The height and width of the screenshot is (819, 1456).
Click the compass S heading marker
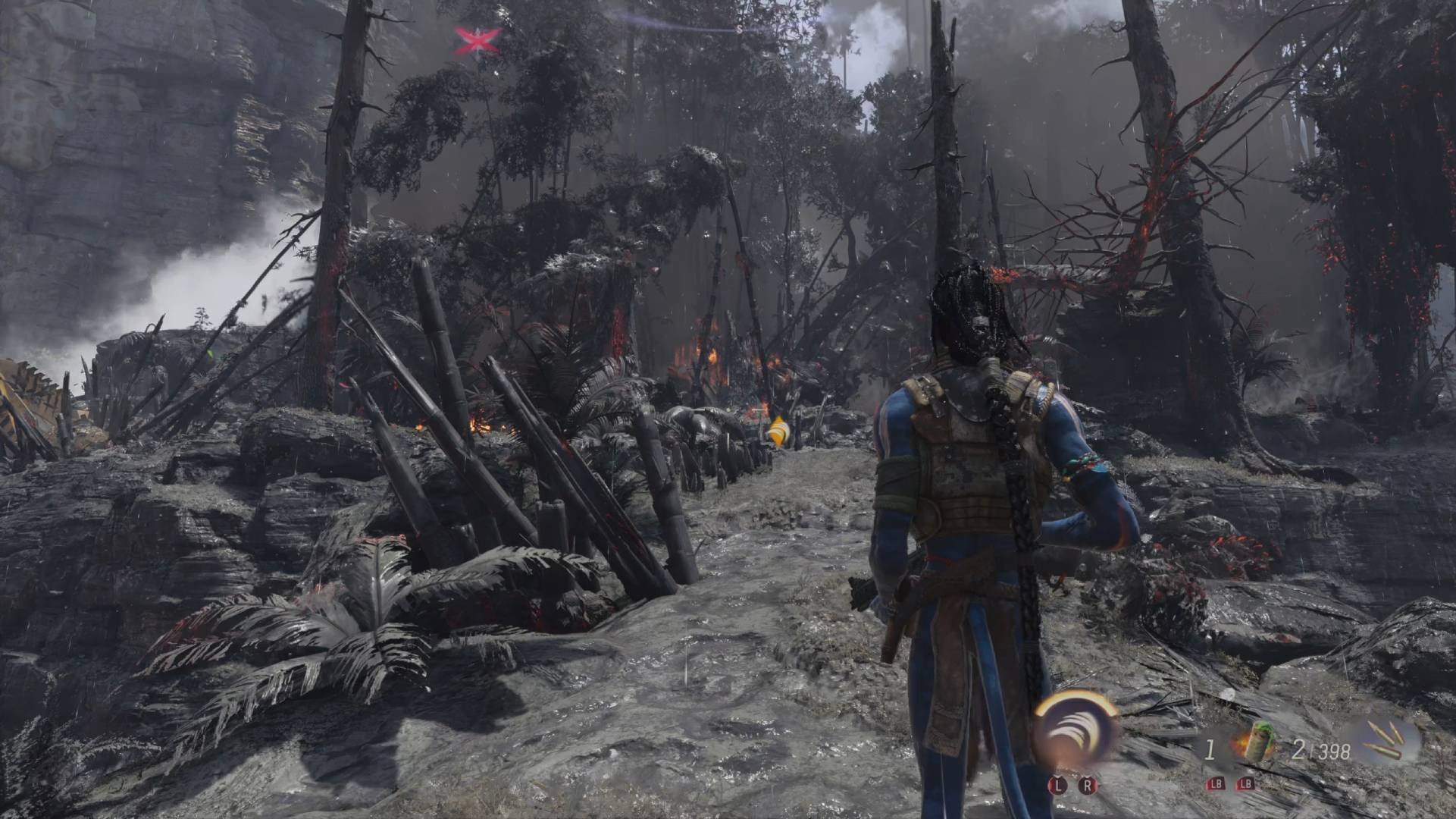(x=740, y=30)
